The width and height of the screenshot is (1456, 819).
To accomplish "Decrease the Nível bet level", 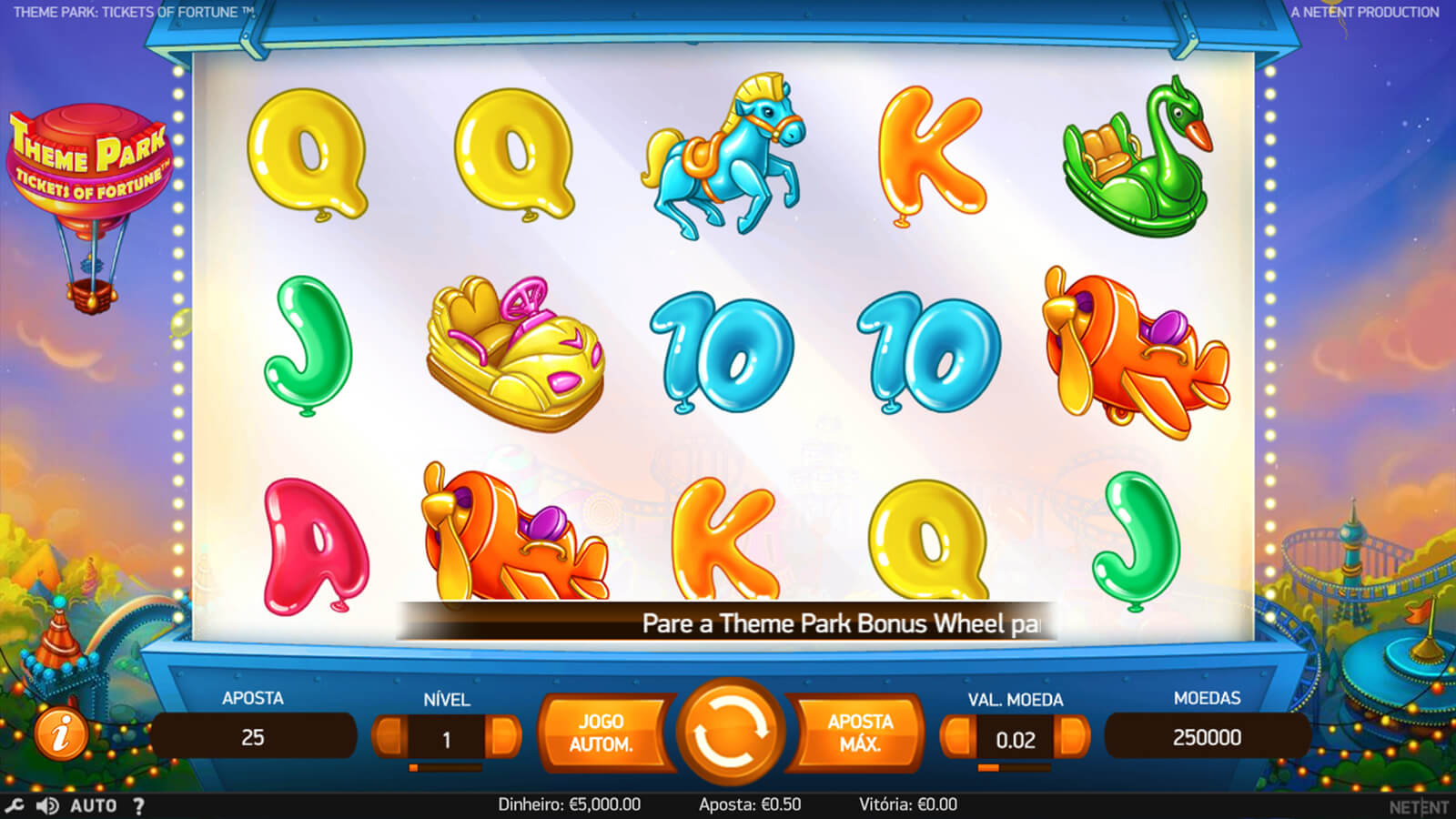I will [x=389, y=737].
